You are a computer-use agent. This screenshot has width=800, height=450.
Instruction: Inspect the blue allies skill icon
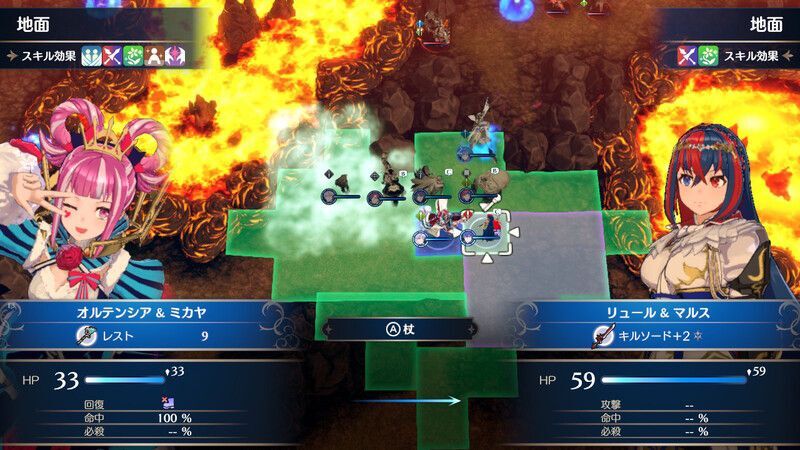pos(91,56)
